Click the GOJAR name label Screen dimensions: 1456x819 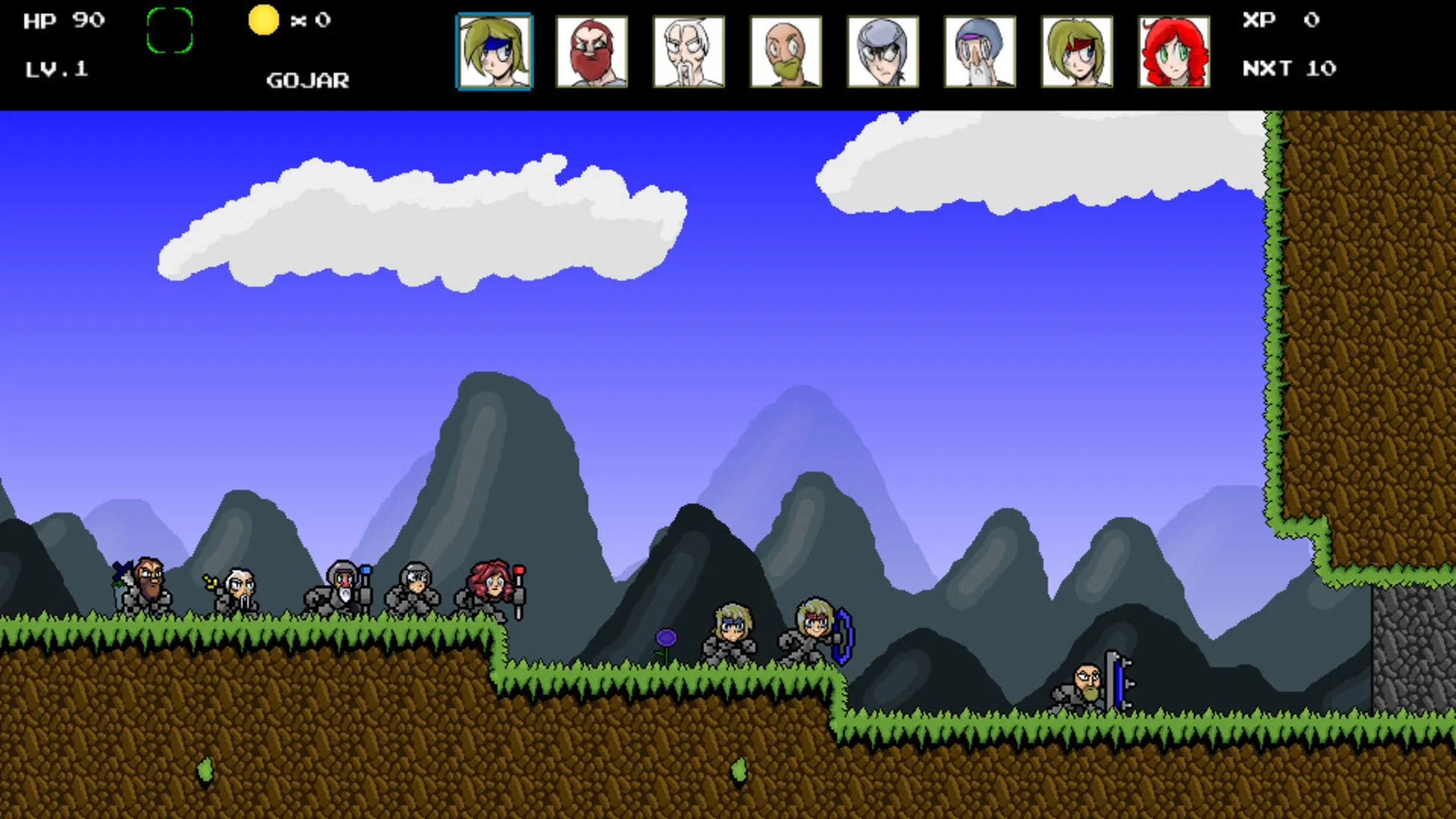pos(308,80)
